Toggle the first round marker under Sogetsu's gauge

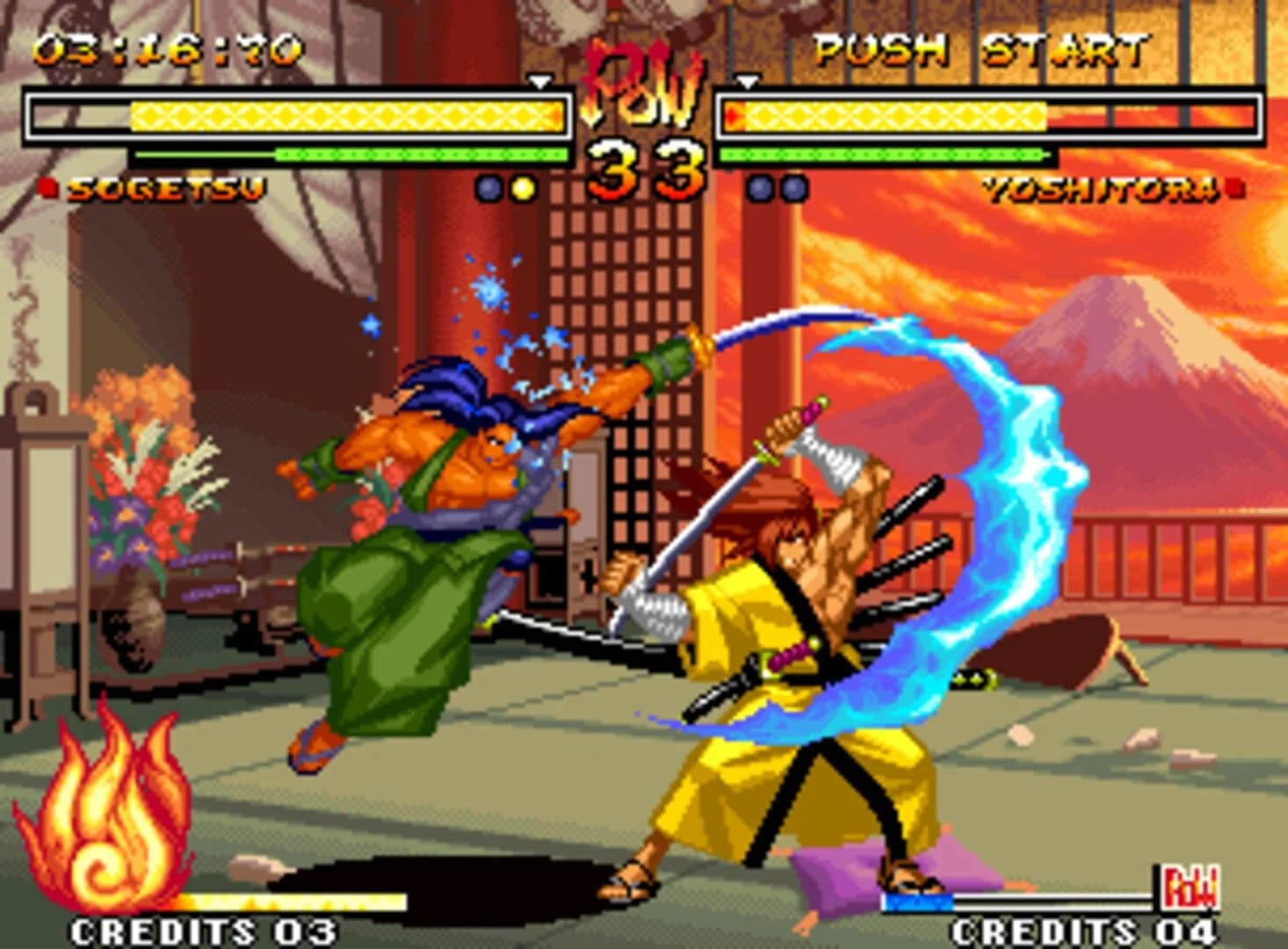(x=488, y=187)
